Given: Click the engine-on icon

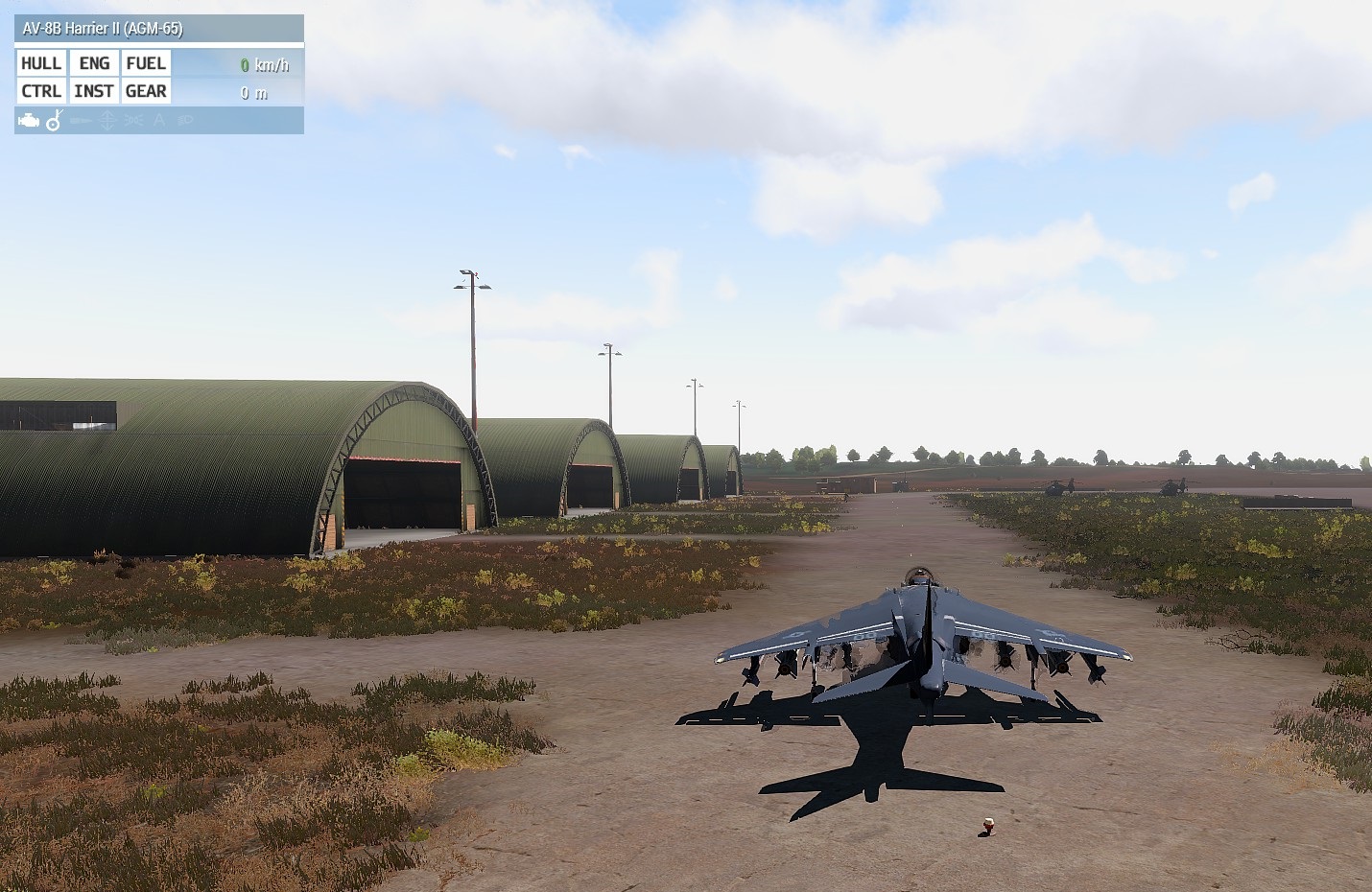Looking at the screenshot, I should point(29,121).
